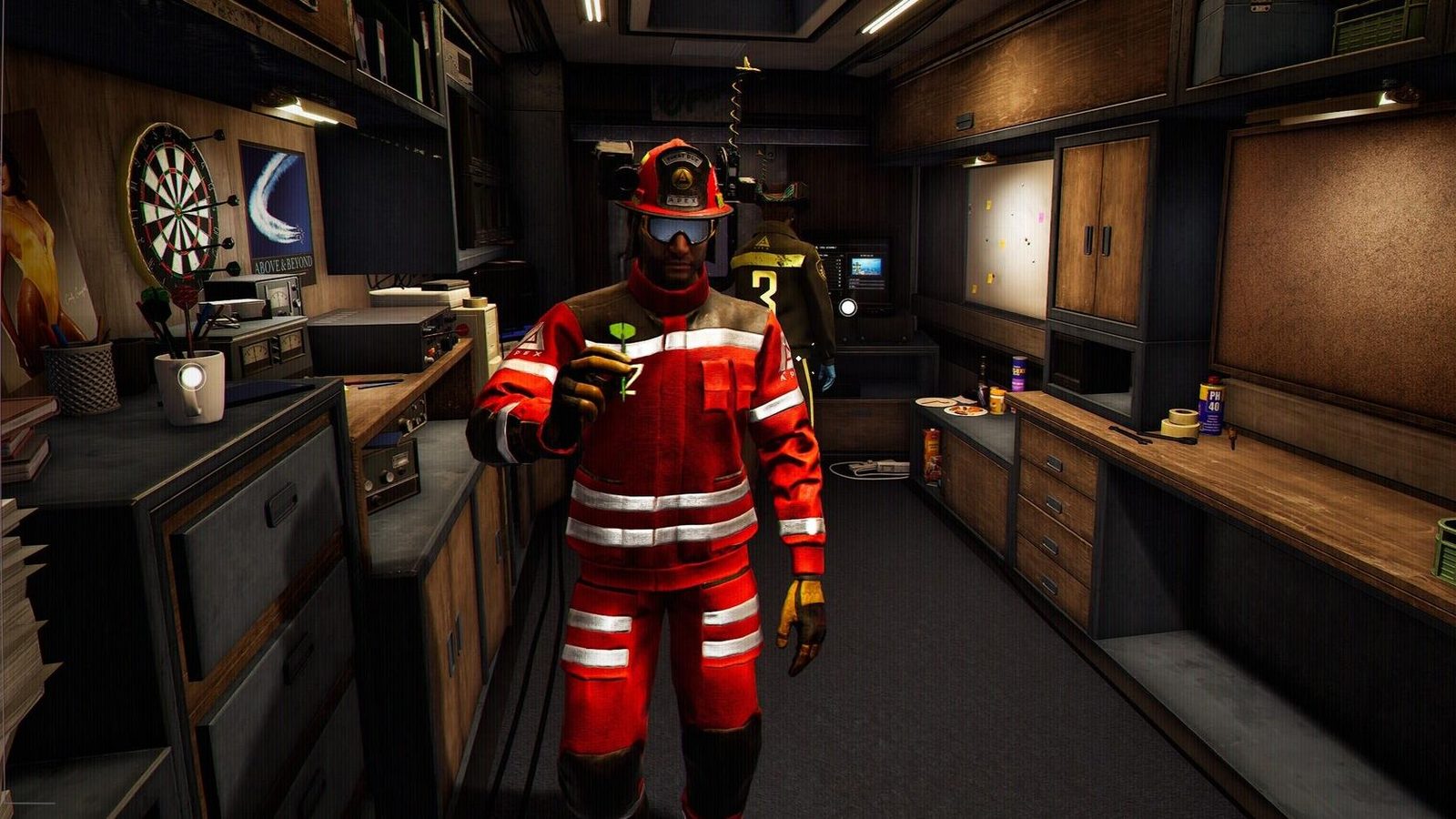
Task: Select the interaction marker beside the computer monitor
Action: click(x=847, y=308)
